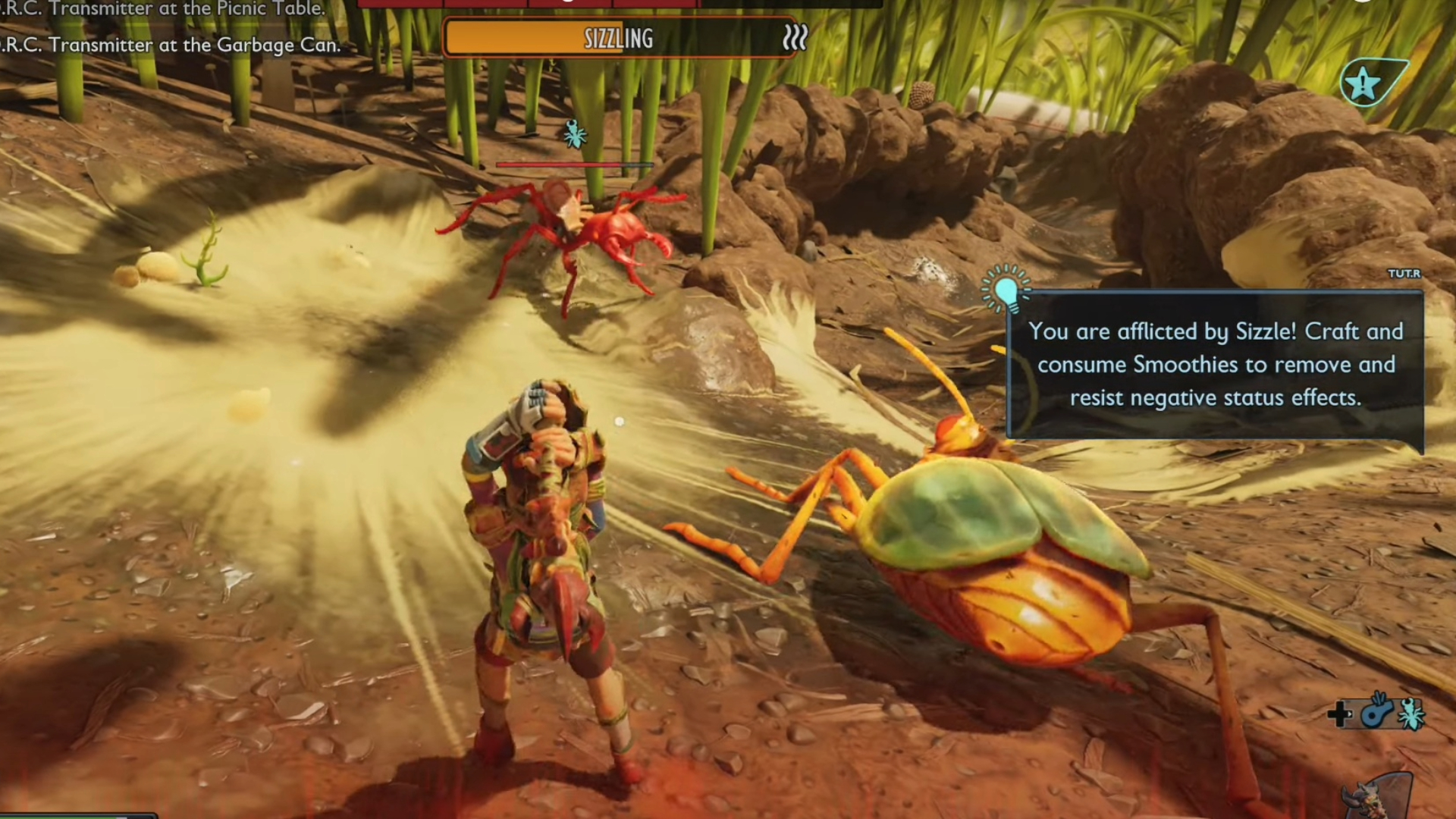1456x819 pixels.
Task: Select the cyan ant pet icon beside the whistle
Action: coord(1411,714)
